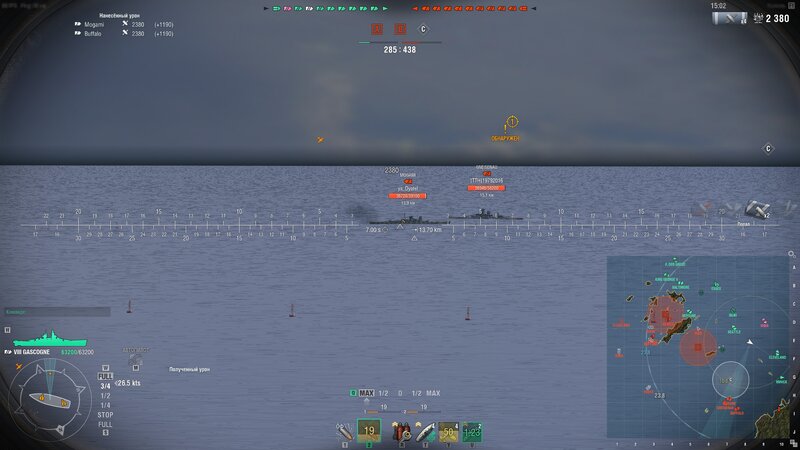Set engine speed to 1/2

coord(105,395)
